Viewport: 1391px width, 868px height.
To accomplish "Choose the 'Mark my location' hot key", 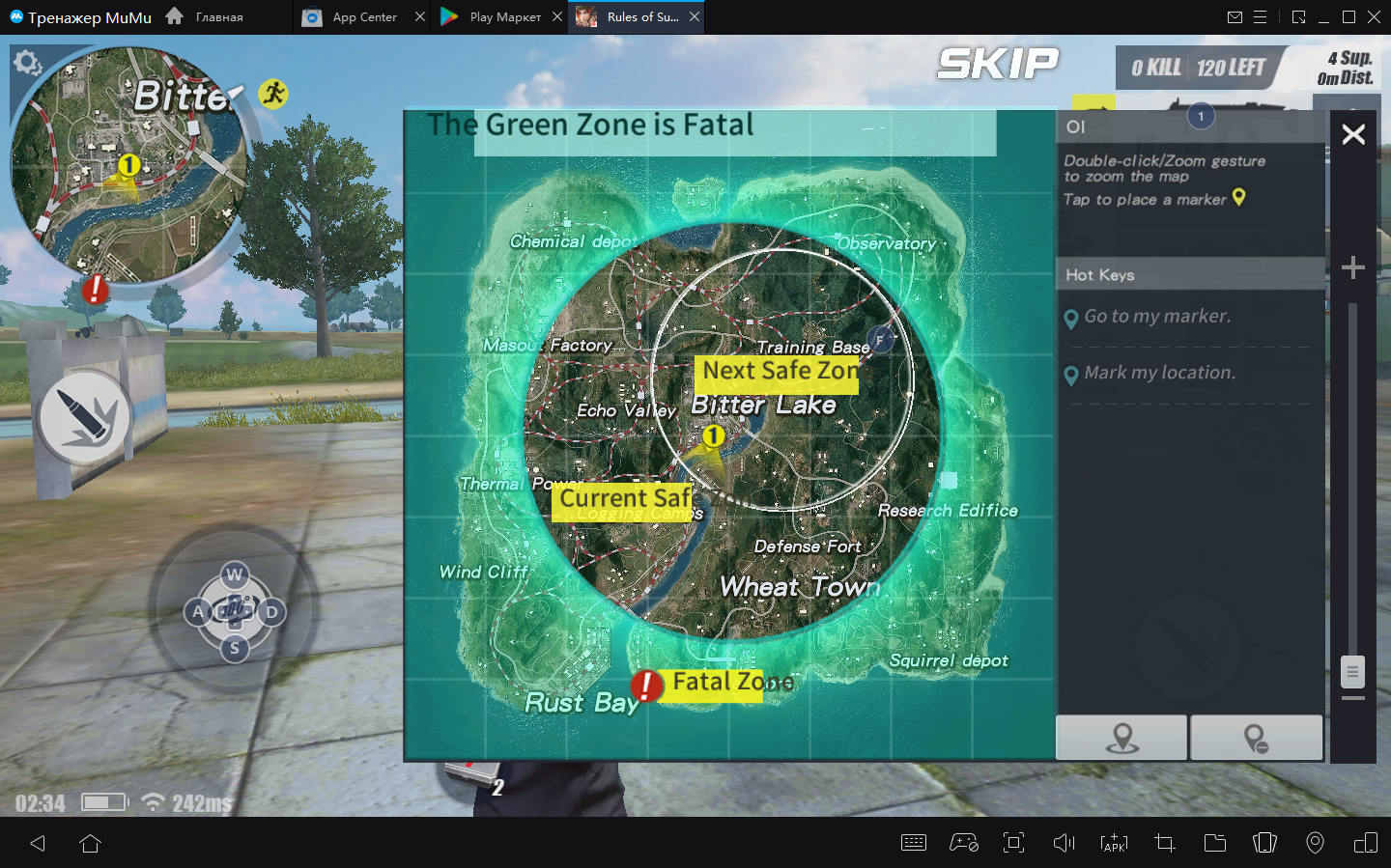I will coord(1158,374).
